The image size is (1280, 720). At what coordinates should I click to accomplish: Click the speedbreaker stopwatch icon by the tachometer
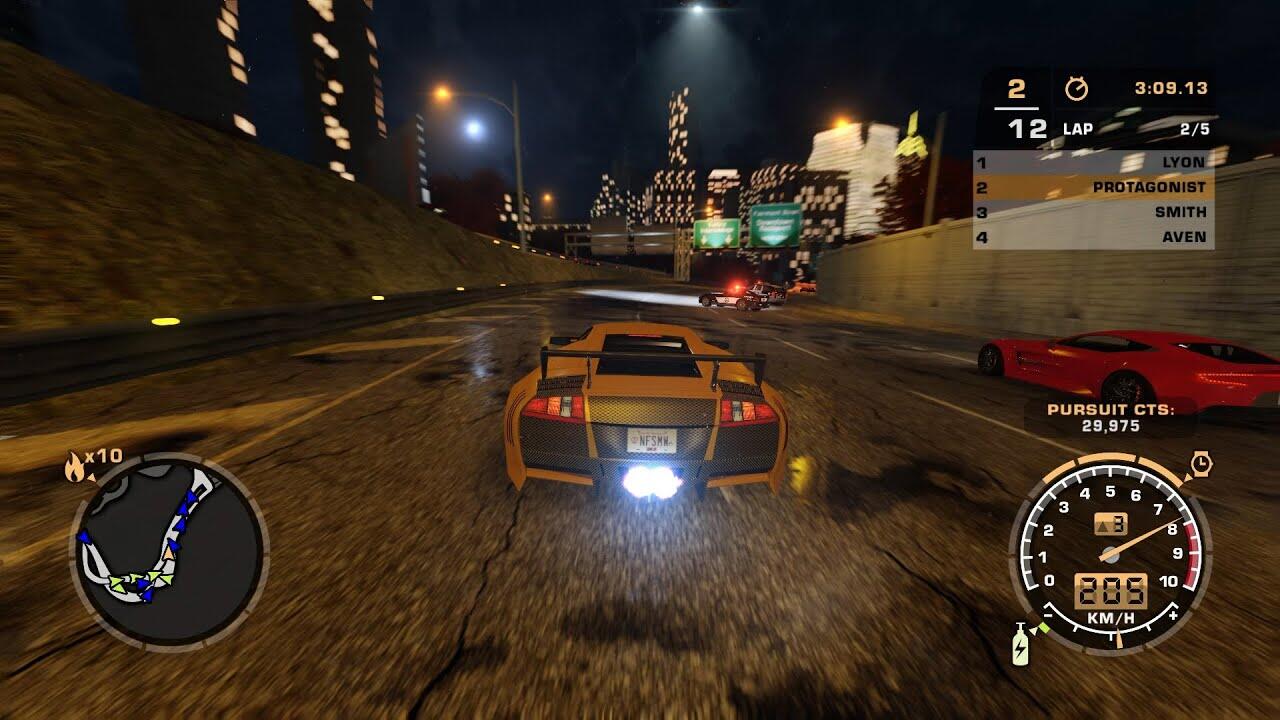pyautogui.click(x=1201, y=464)
